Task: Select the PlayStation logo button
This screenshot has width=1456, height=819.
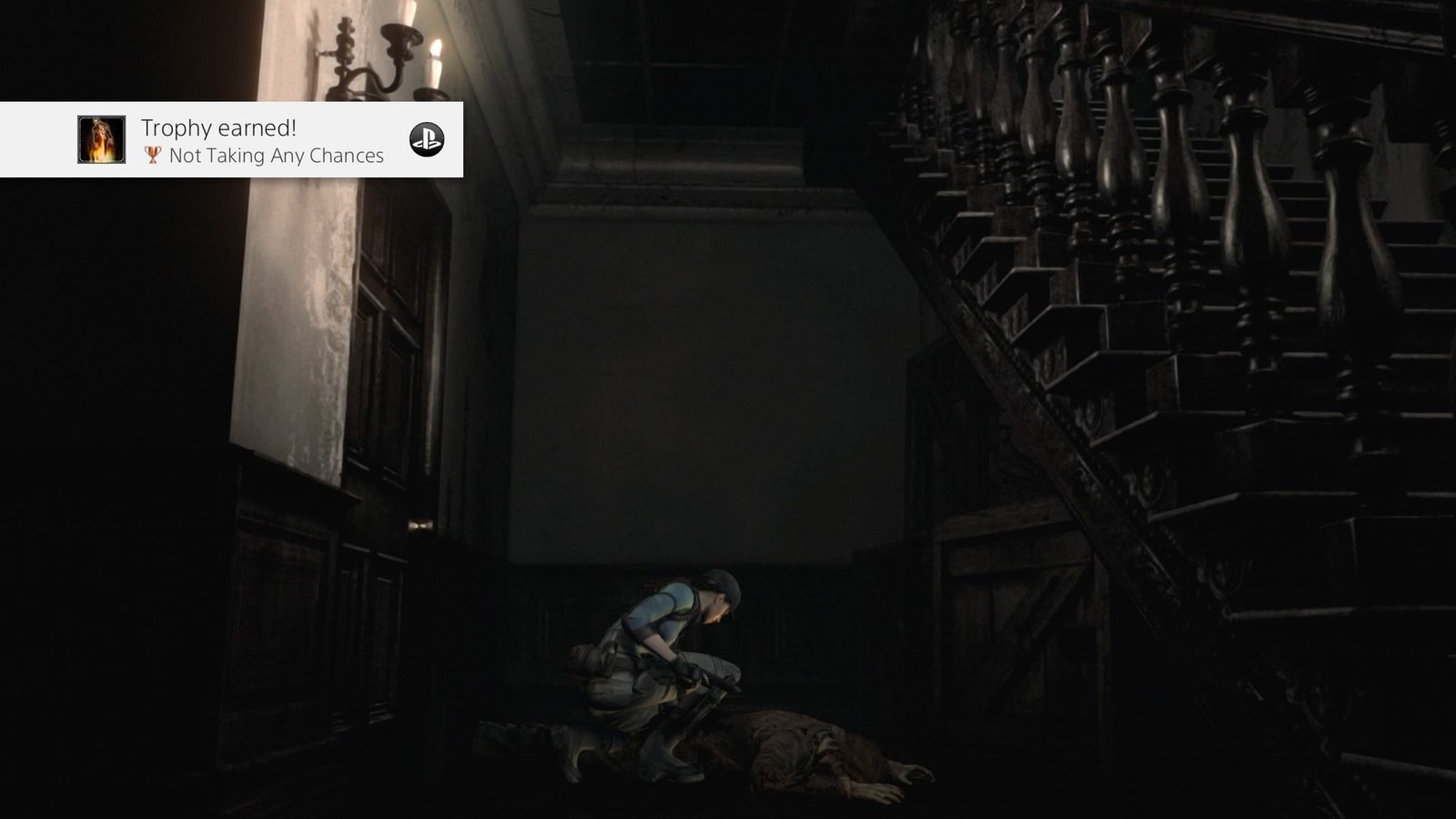Action: coord(426,139)
